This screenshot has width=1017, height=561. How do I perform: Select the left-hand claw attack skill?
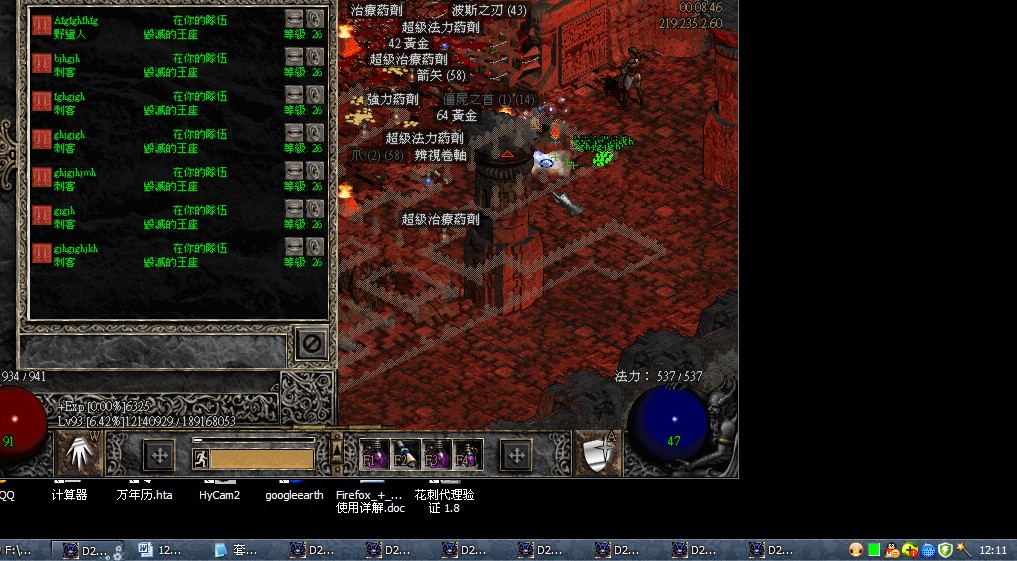click(x=82, y=455)
